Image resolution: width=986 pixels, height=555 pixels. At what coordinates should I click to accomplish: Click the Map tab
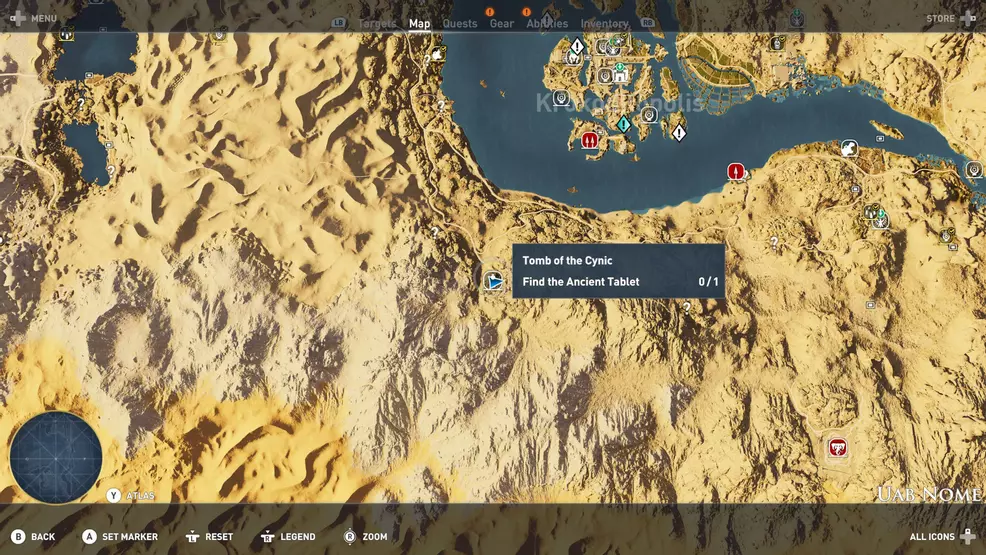[419, 24]
